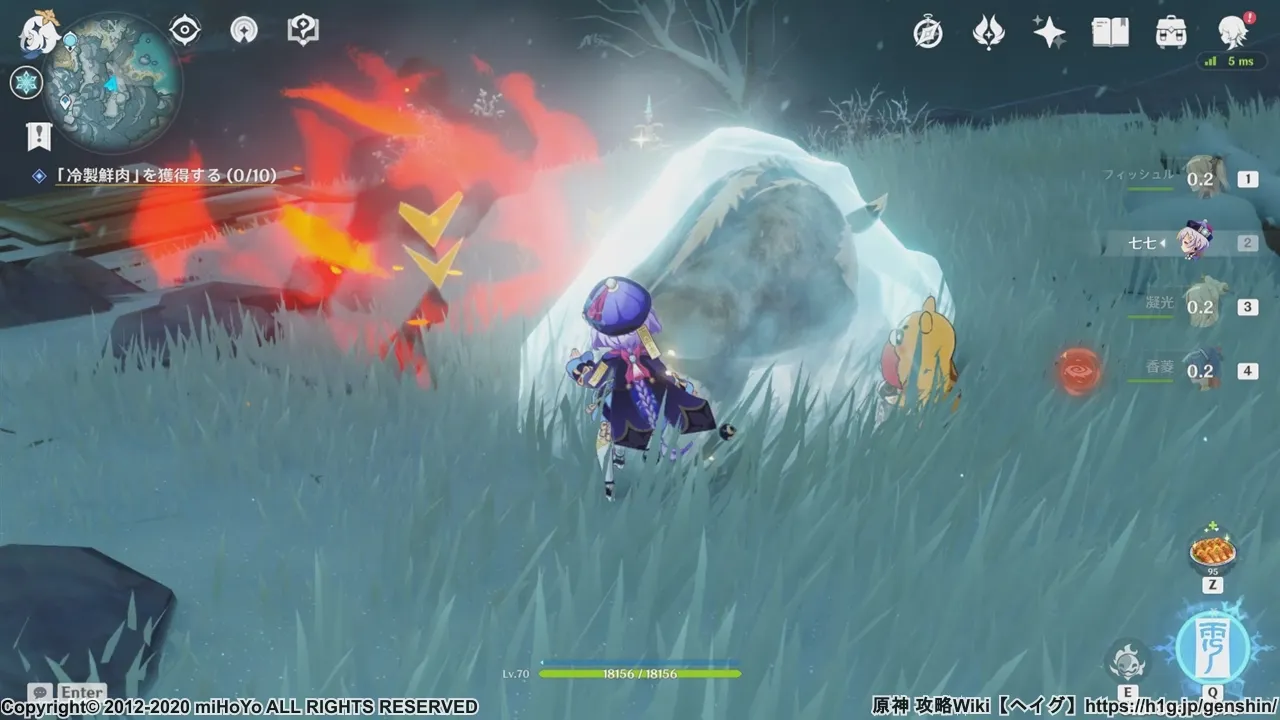Use the food dish quick-item
Image resolution: width=1280 pixels, height=720 pixels.
[x=1212, y=552]
